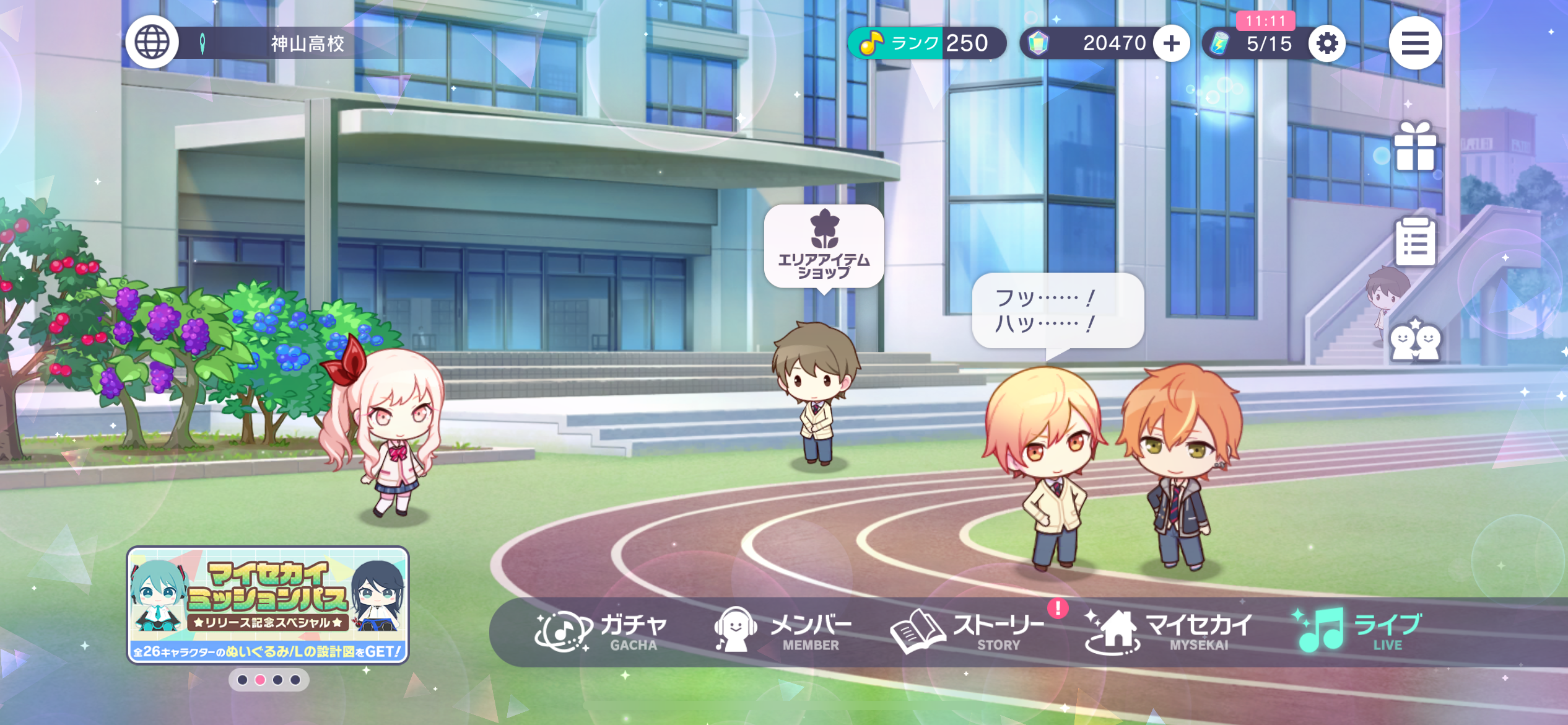Open the gift box present icon

click(1414, 147)
